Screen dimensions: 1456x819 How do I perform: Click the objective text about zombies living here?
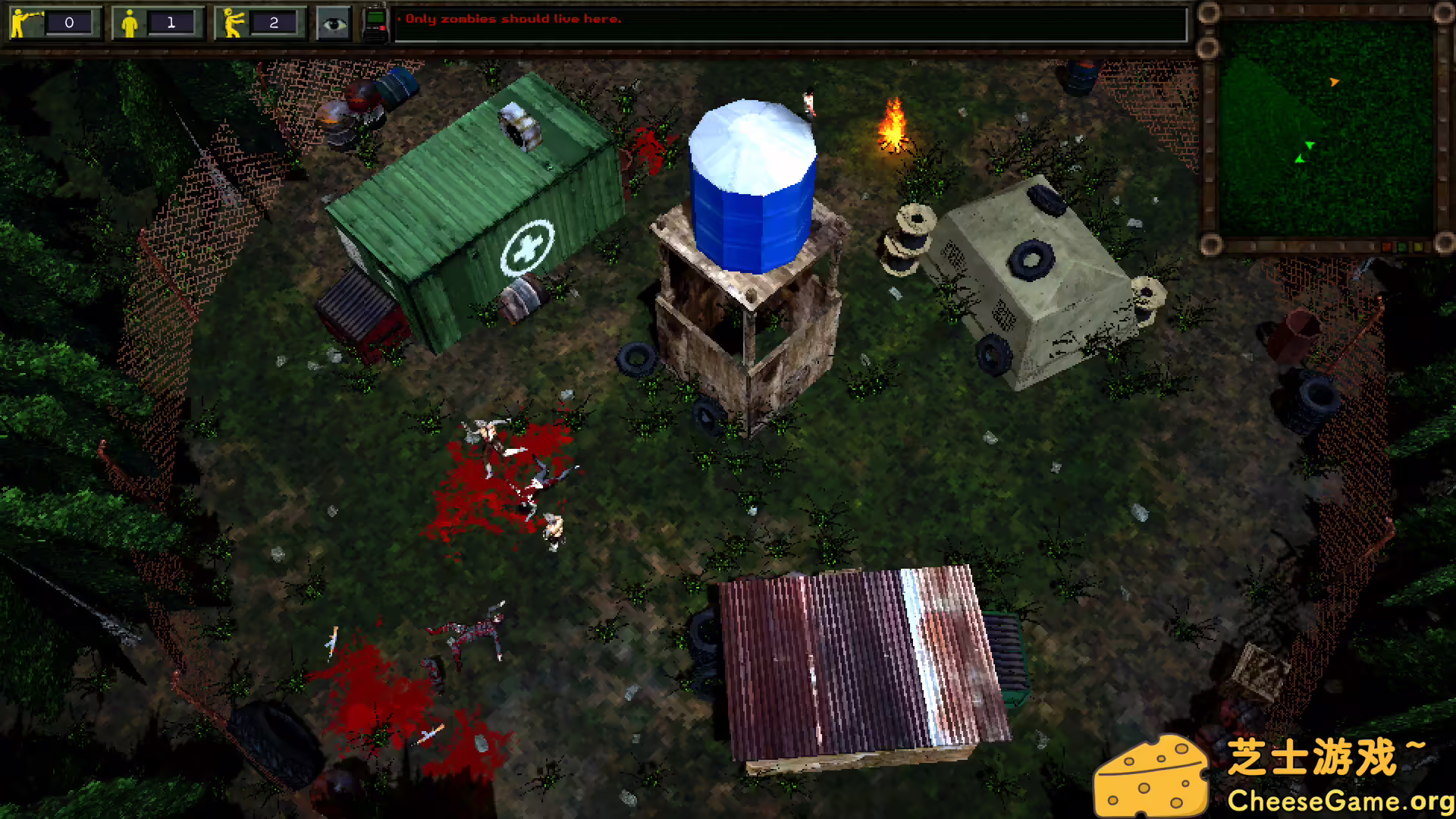511,19
